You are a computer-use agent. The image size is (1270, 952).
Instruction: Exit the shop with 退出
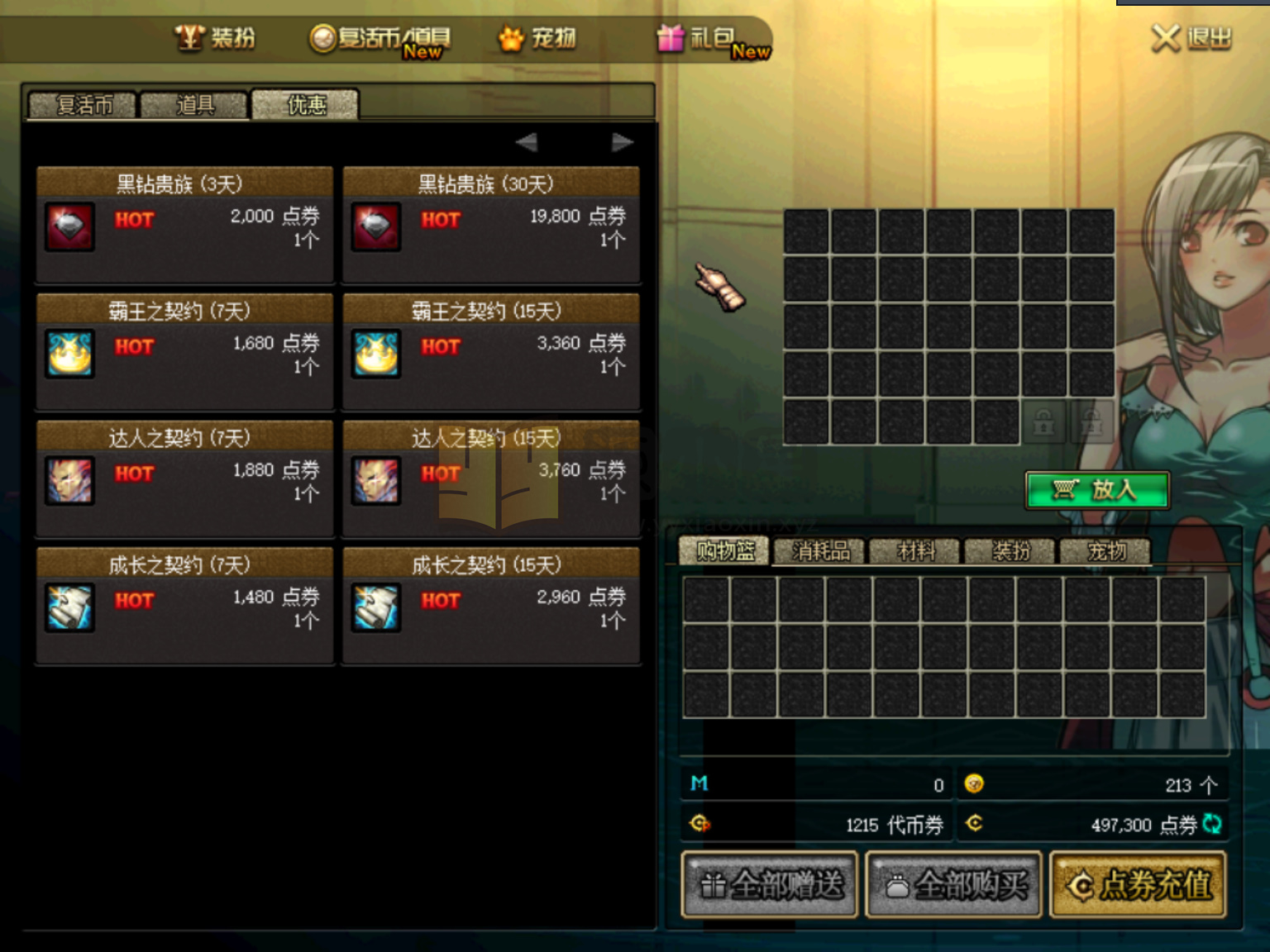tap(1191, 38)
